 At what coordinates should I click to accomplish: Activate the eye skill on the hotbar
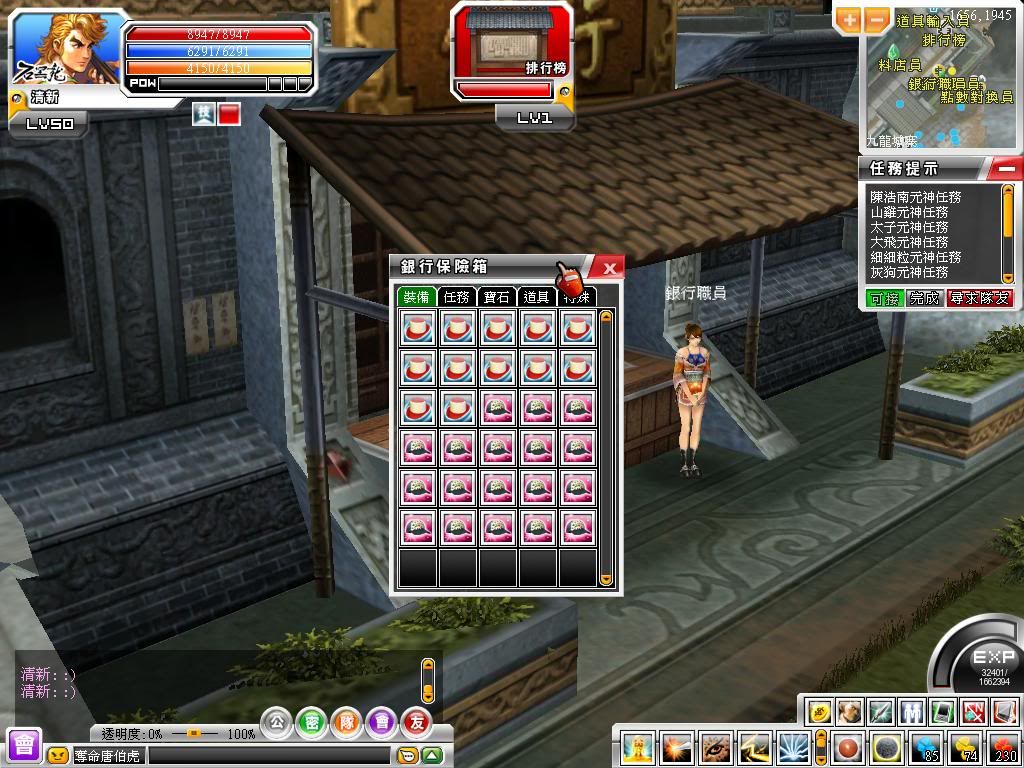[714, 748]
